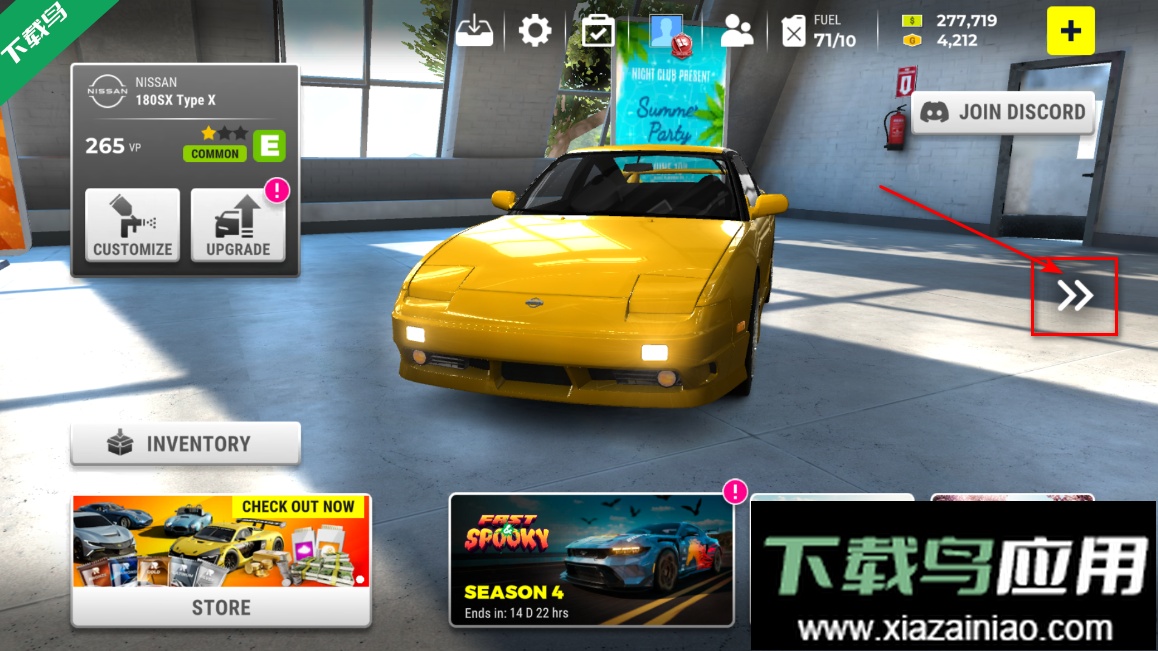
Task: Open the Fast & Spooky Season 4 event
Action: [x=591, y=560]
